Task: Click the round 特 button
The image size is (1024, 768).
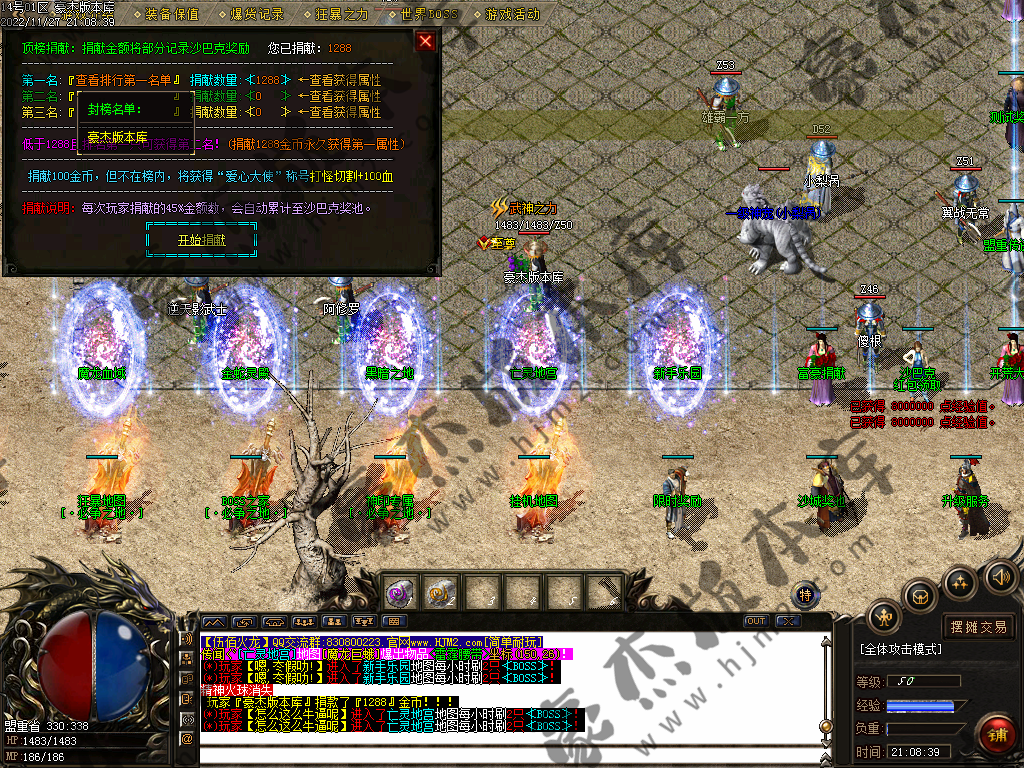Action: point(806,595)
